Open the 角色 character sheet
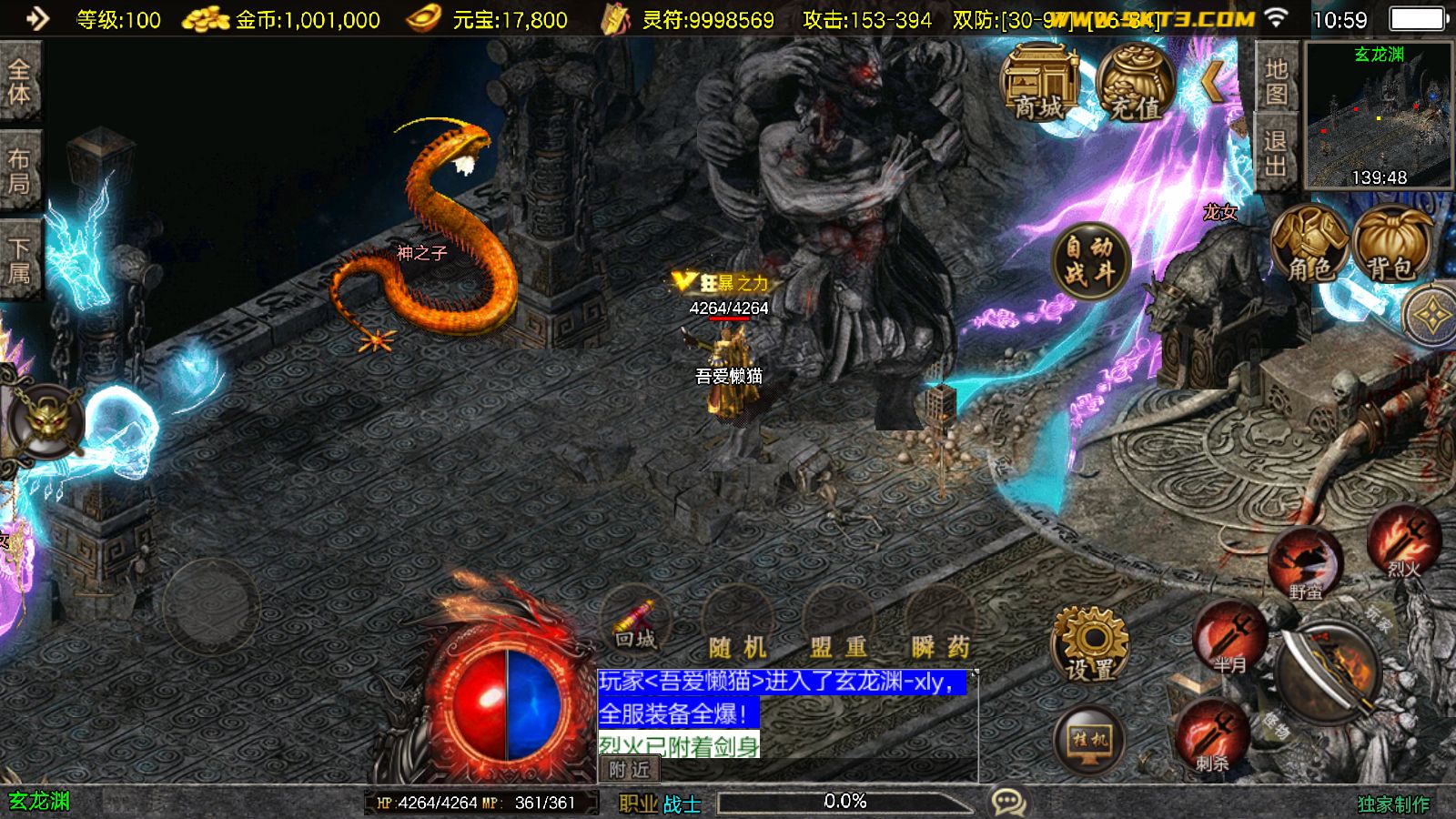 pyautogui.click(x=1309, y=244)
